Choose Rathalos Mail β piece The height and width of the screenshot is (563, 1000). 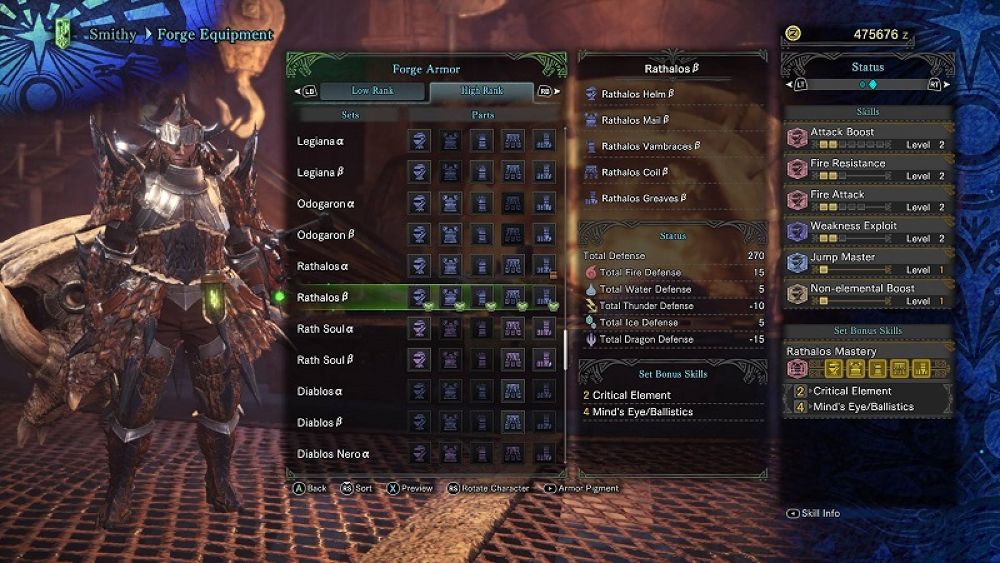635,120
